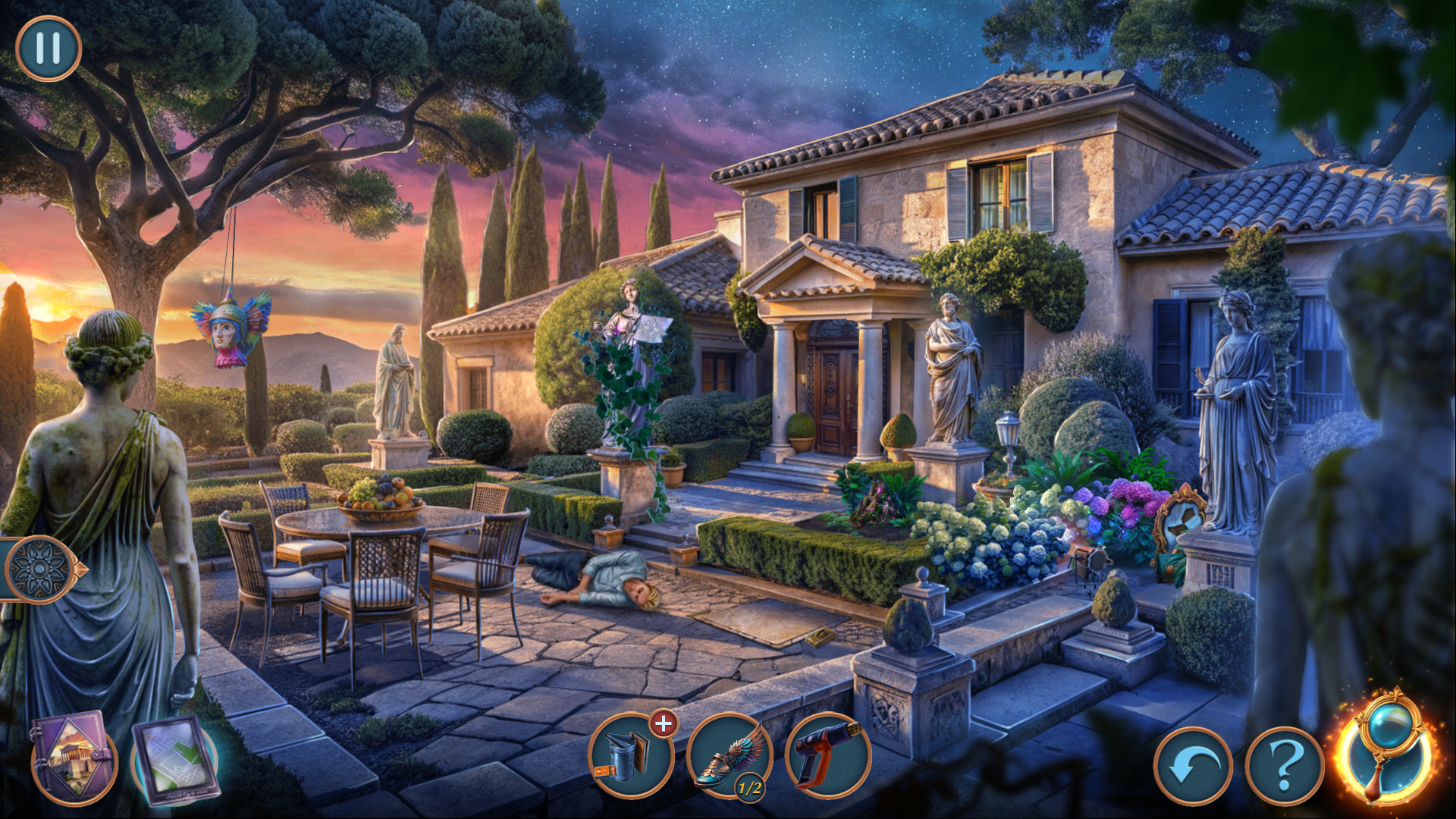1456x819 pixels.
Task: Select the heat gun inventory item
Action: pyautogui.click(x=827, y=755)
